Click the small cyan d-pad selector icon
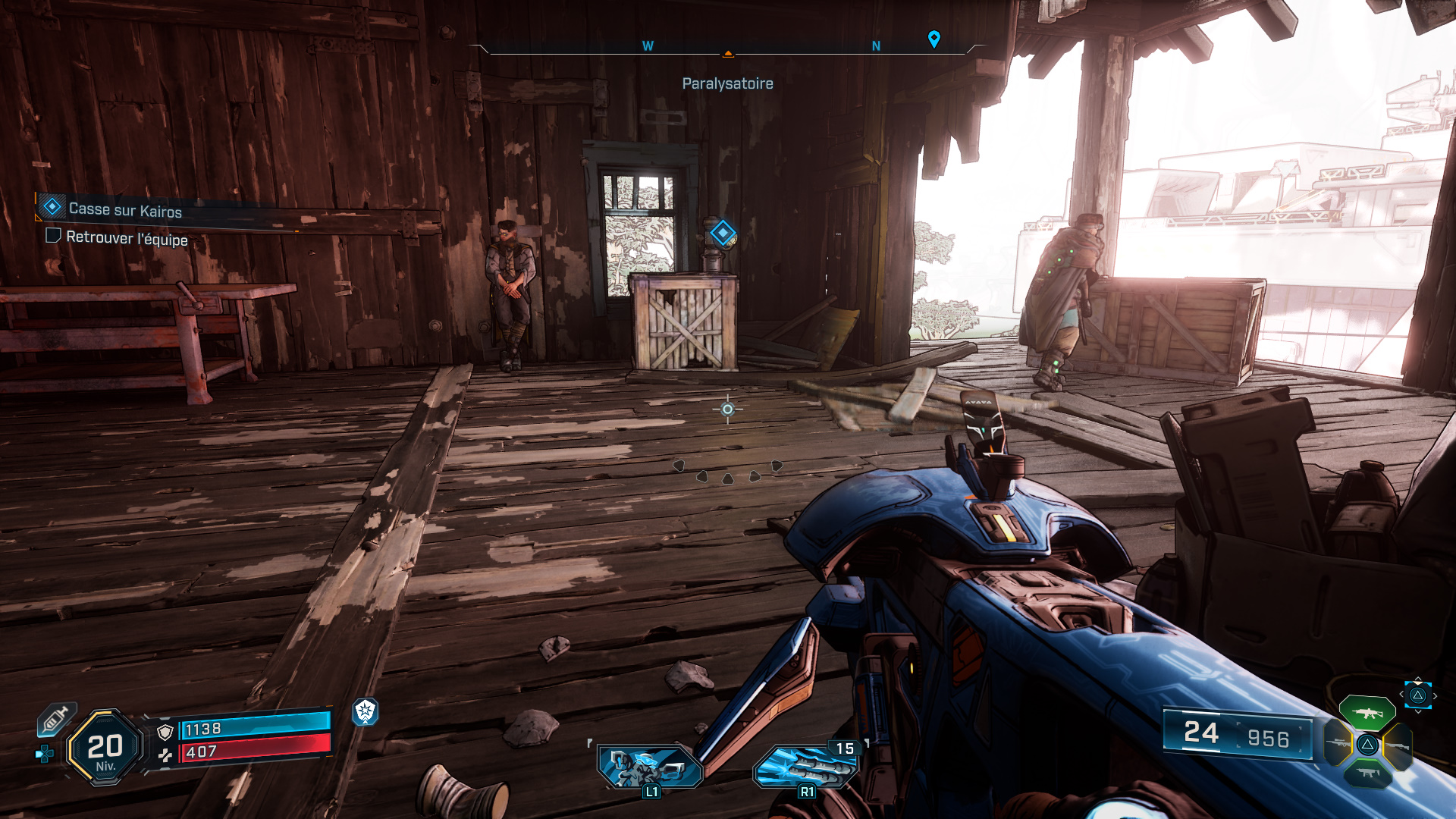Screen dimensions: 1456x819 (x=45, y=754)
